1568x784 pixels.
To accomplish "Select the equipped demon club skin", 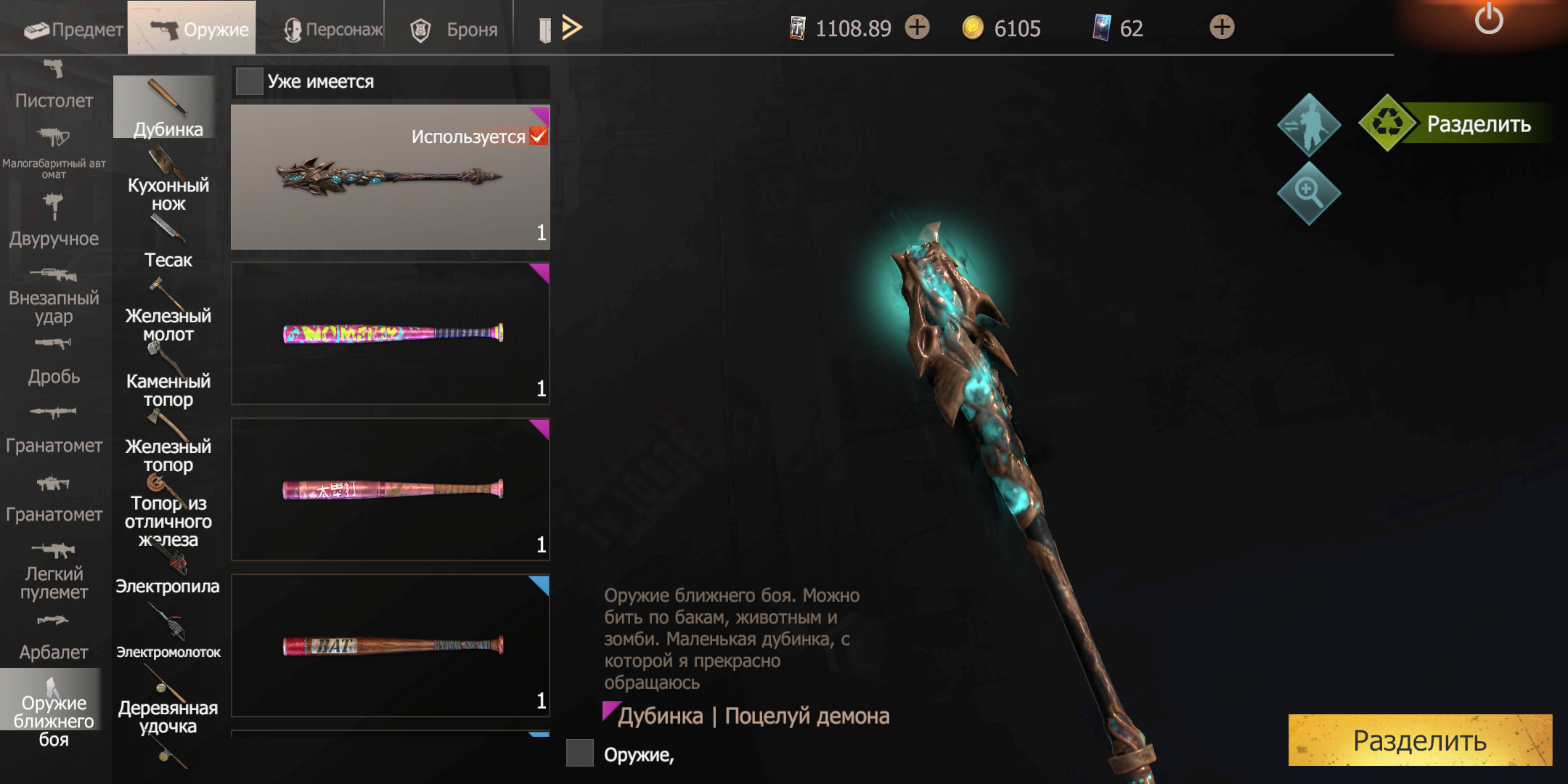I will point(390,177).
